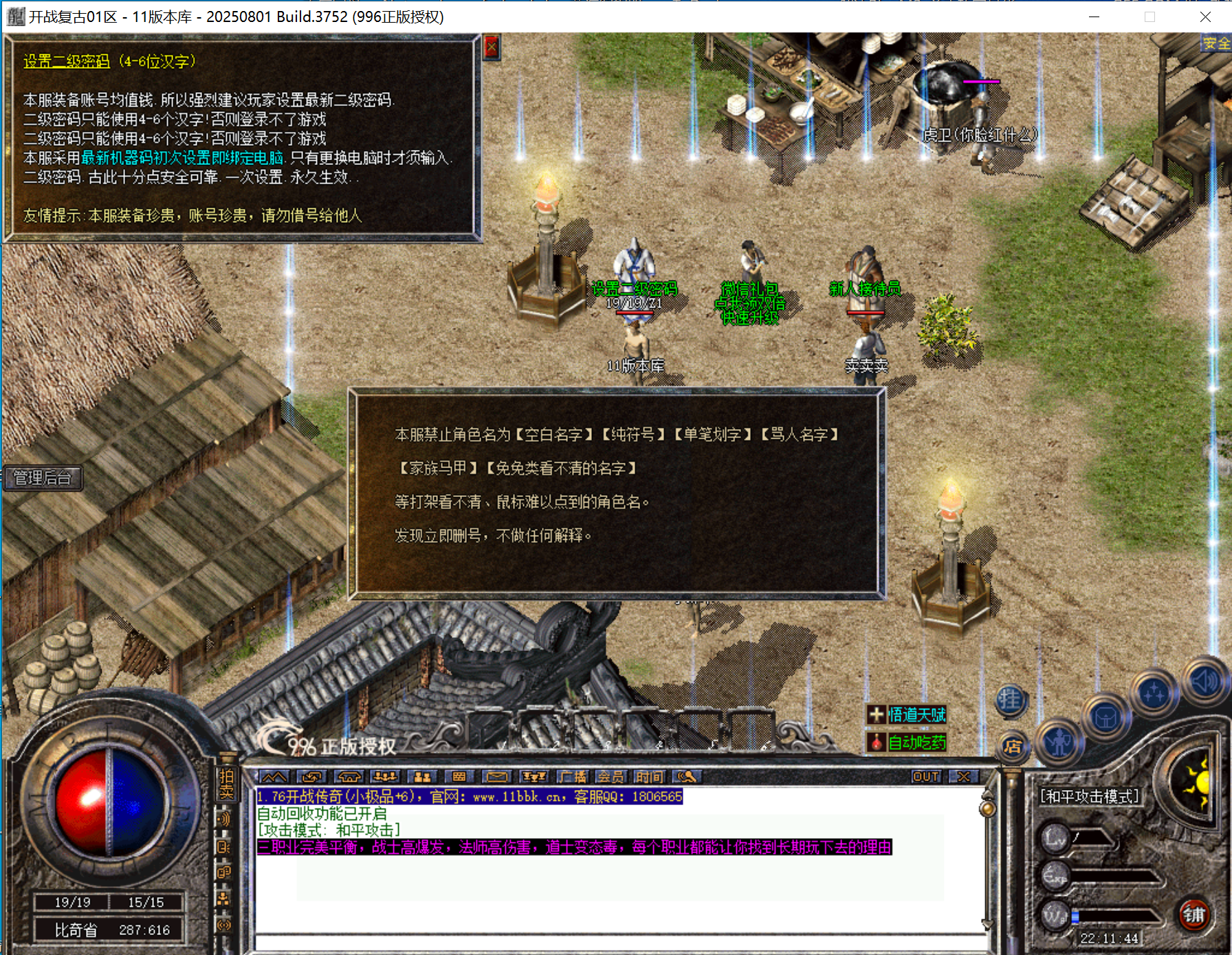The height and width of the screenshot is (955, 1232).
Task: Open the character equipment panel
Action: (x=1058, y=741)
